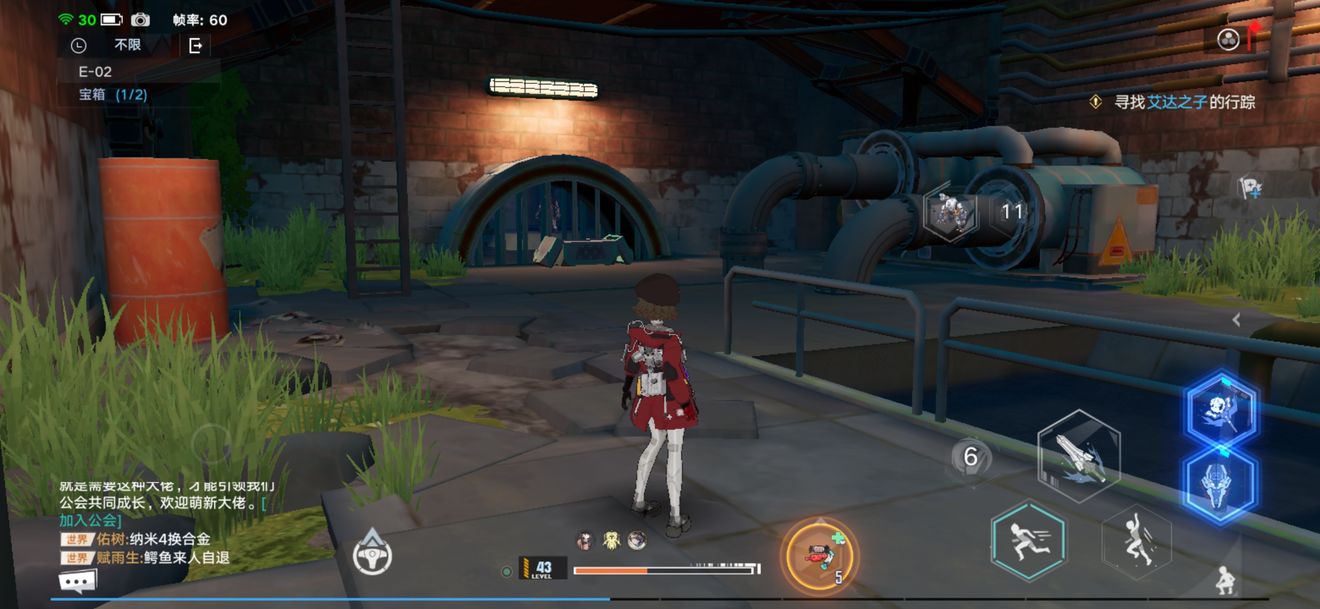
Task: Tap the flag-with-plus marker icon
Action: pyautogui.click(x=1249, y=187)
